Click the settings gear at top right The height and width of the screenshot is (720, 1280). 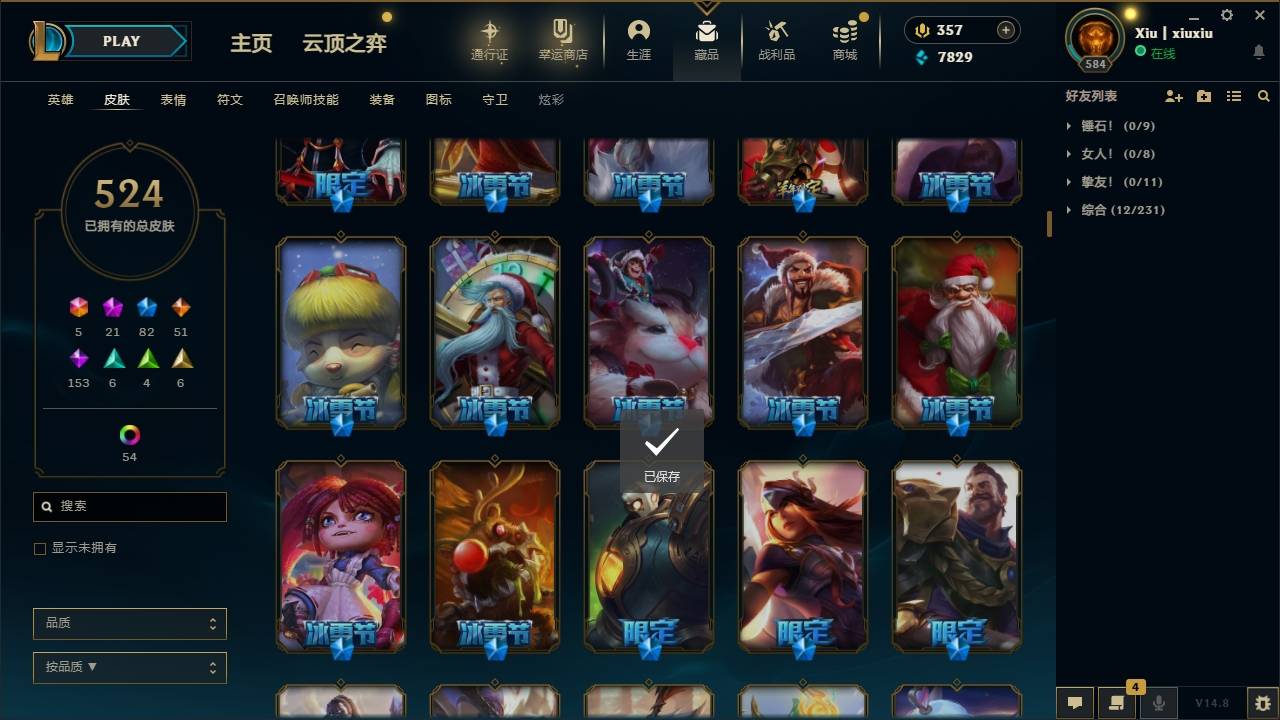(x=1226, y=15)
